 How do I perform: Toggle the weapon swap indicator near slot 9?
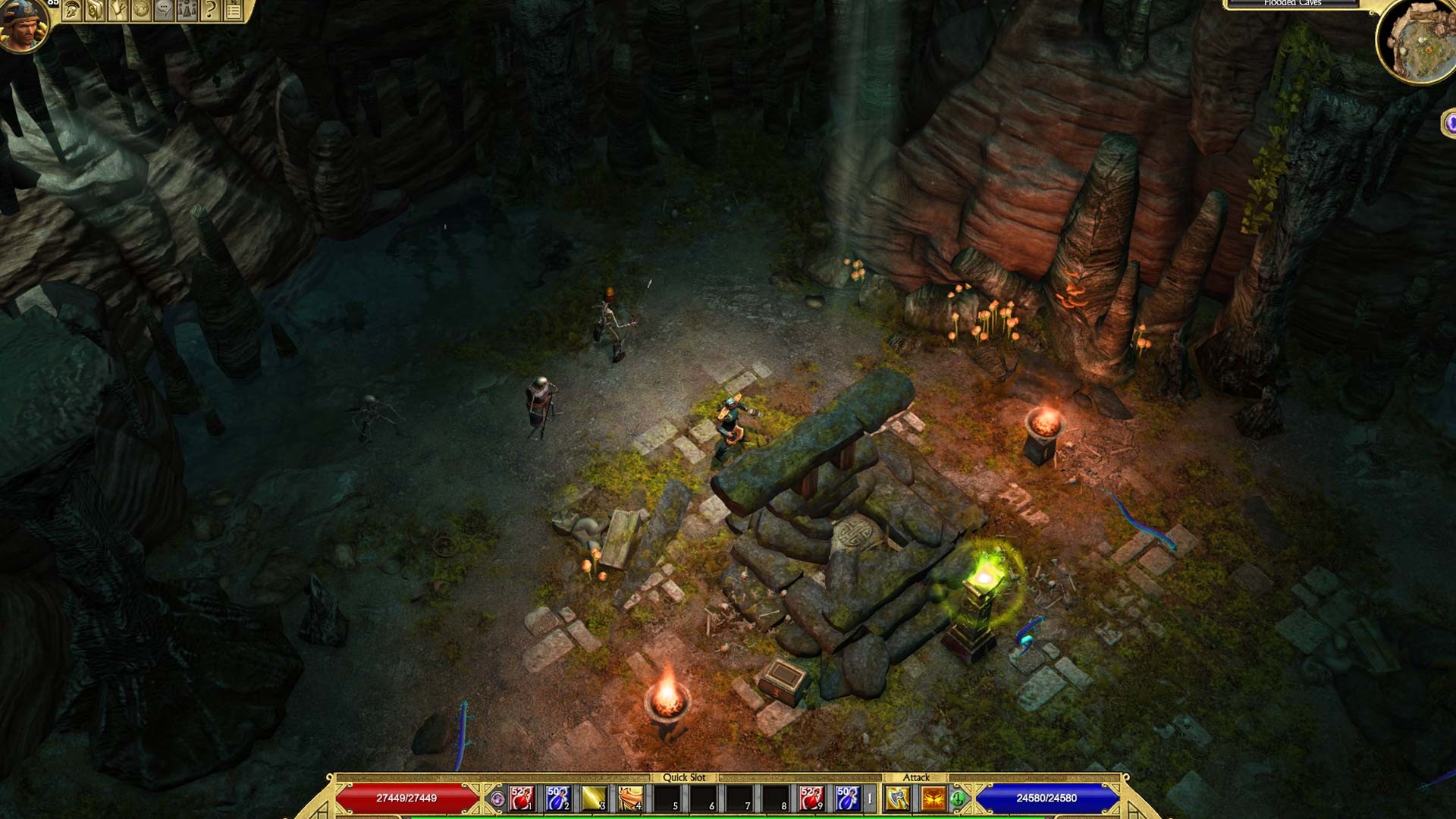(869, 798)
